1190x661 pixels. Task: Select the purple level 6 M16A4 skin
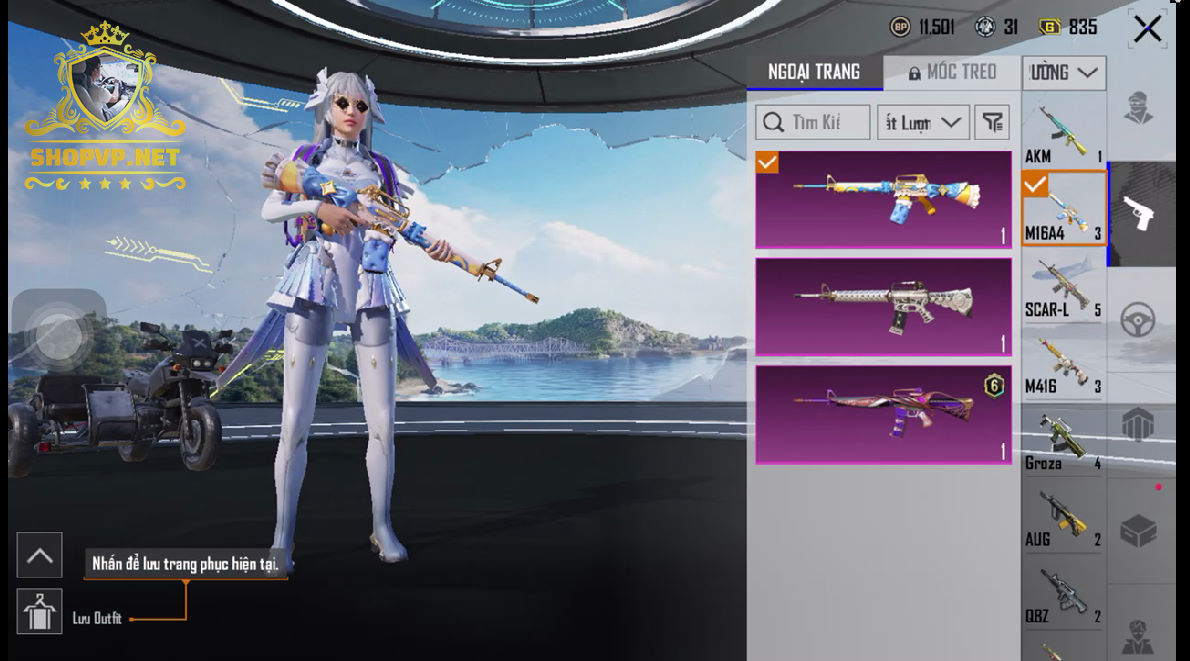pyautogui.click(x=883, y=414)
